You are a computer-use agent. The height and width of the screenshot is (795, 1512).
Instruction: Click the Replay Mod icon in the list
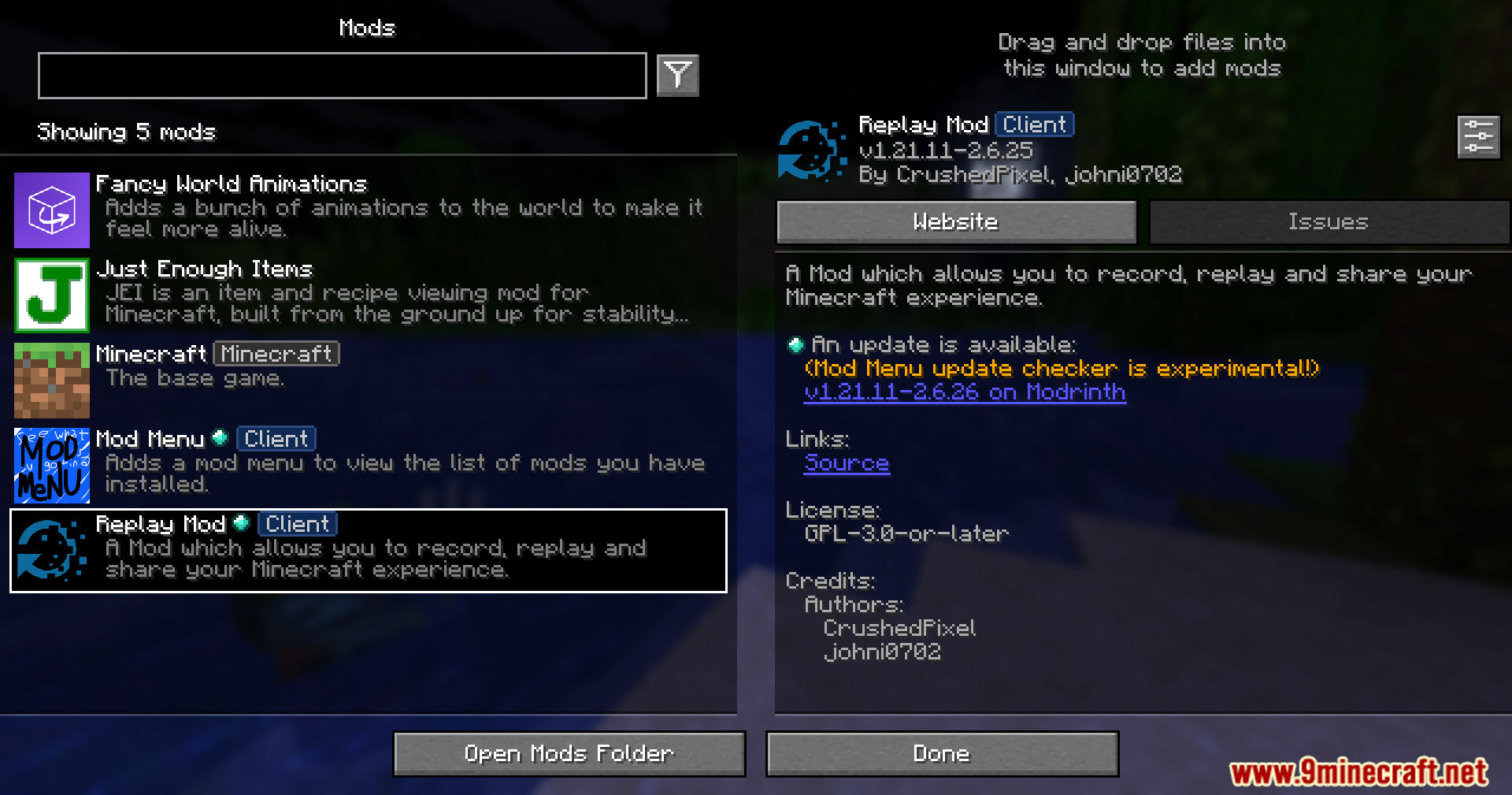tap(50, 551)
